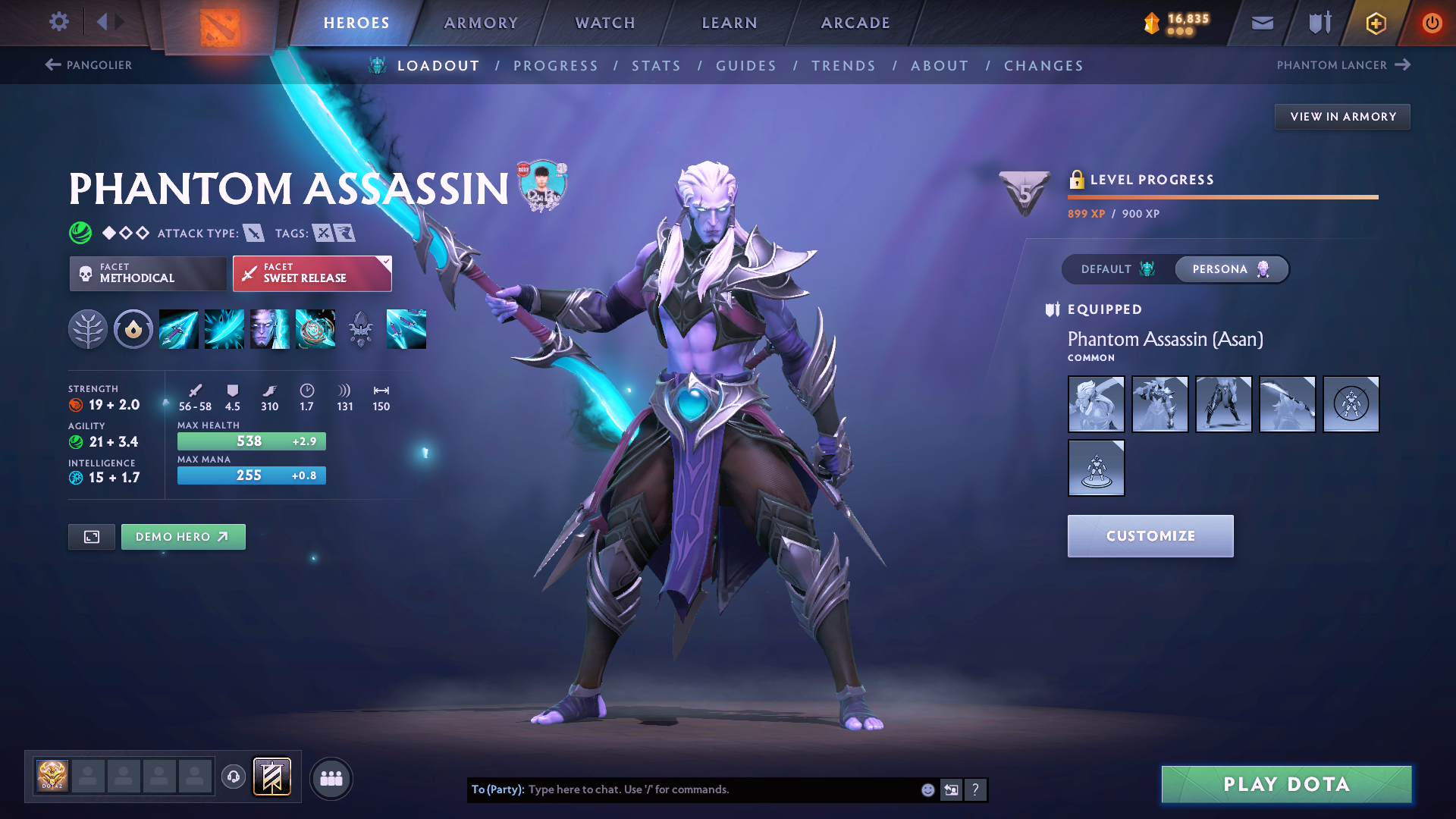1456x819 pixels.
Task: Open the settings gear
Action: [58, 21]
